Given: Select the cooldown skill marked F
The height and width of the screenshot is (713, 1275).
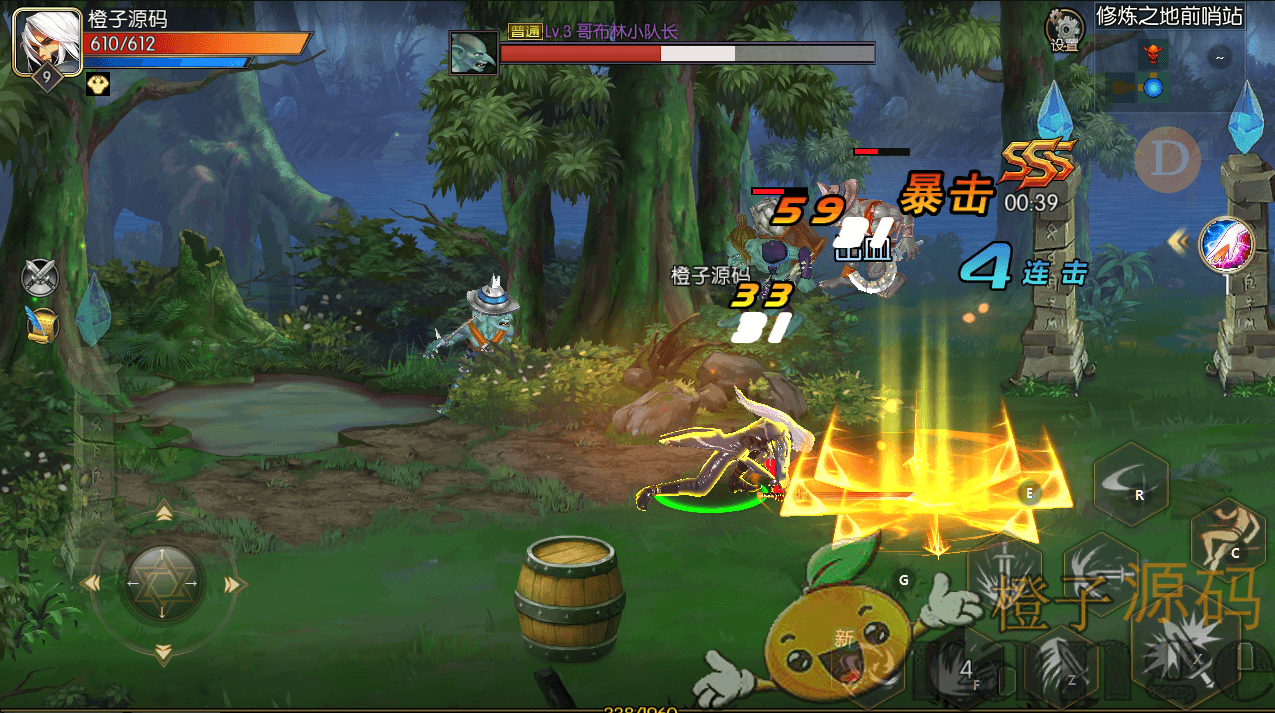Looking at the screenshot, I should click(967, 669).
